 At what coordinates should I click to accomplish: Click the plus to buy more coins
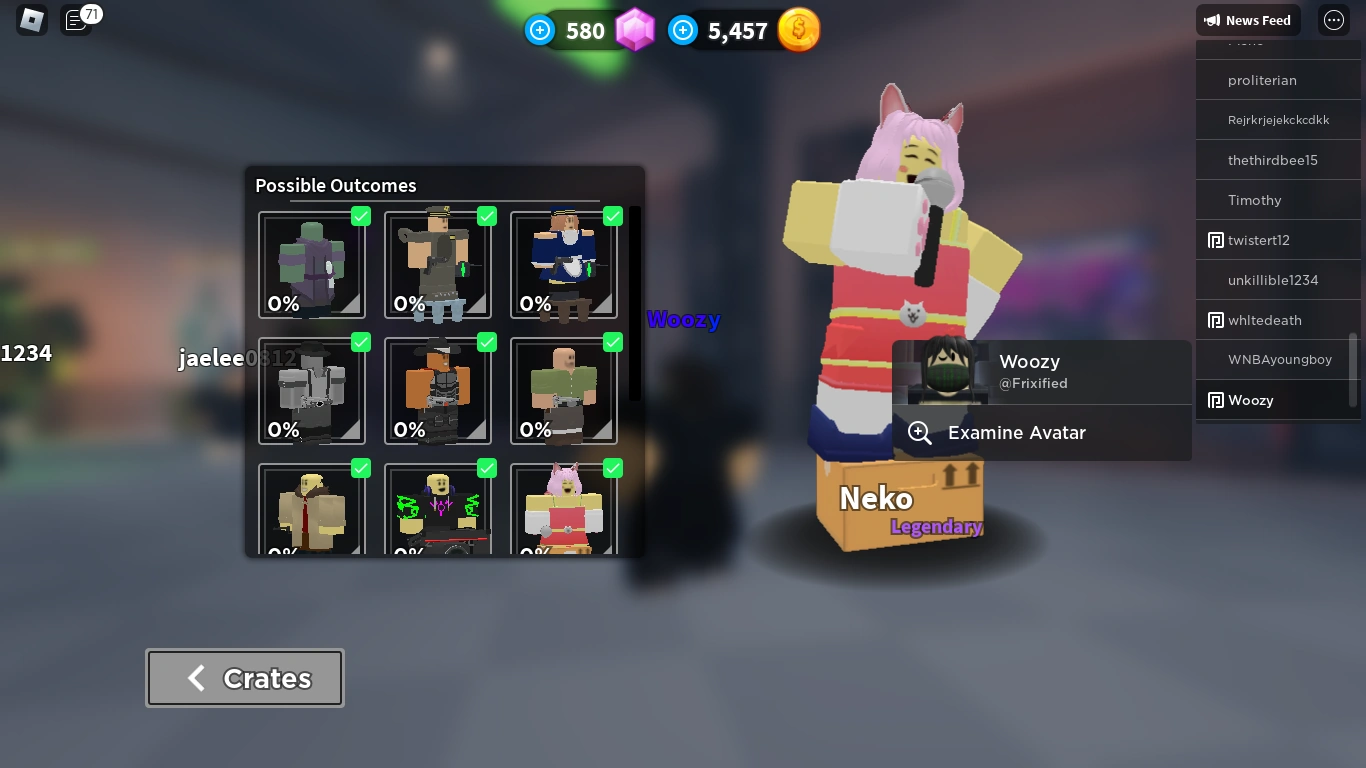682,30
